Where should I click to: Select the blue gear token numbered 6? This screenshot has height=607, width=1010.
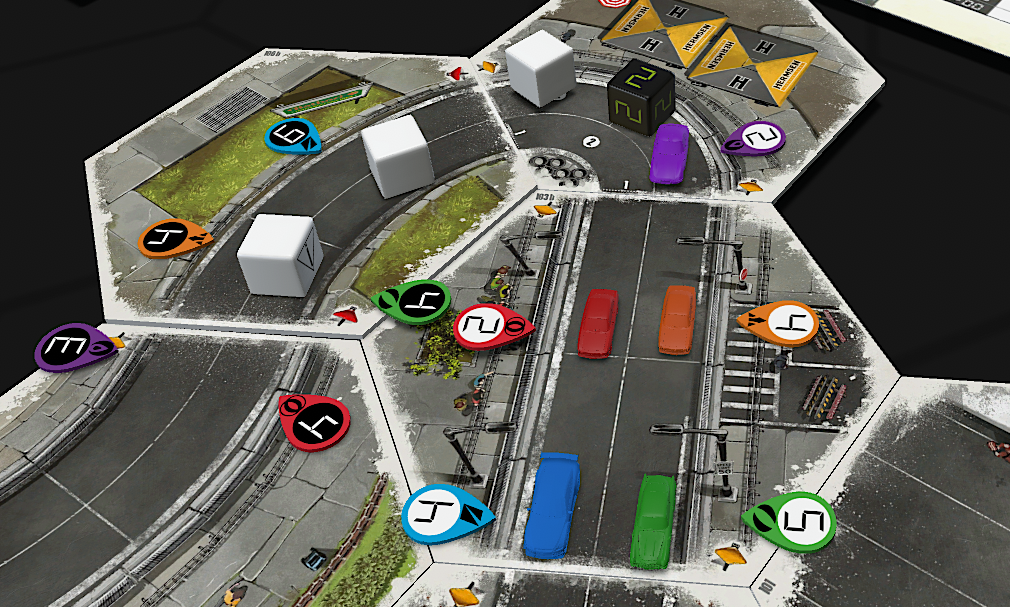tap(291, 137)
